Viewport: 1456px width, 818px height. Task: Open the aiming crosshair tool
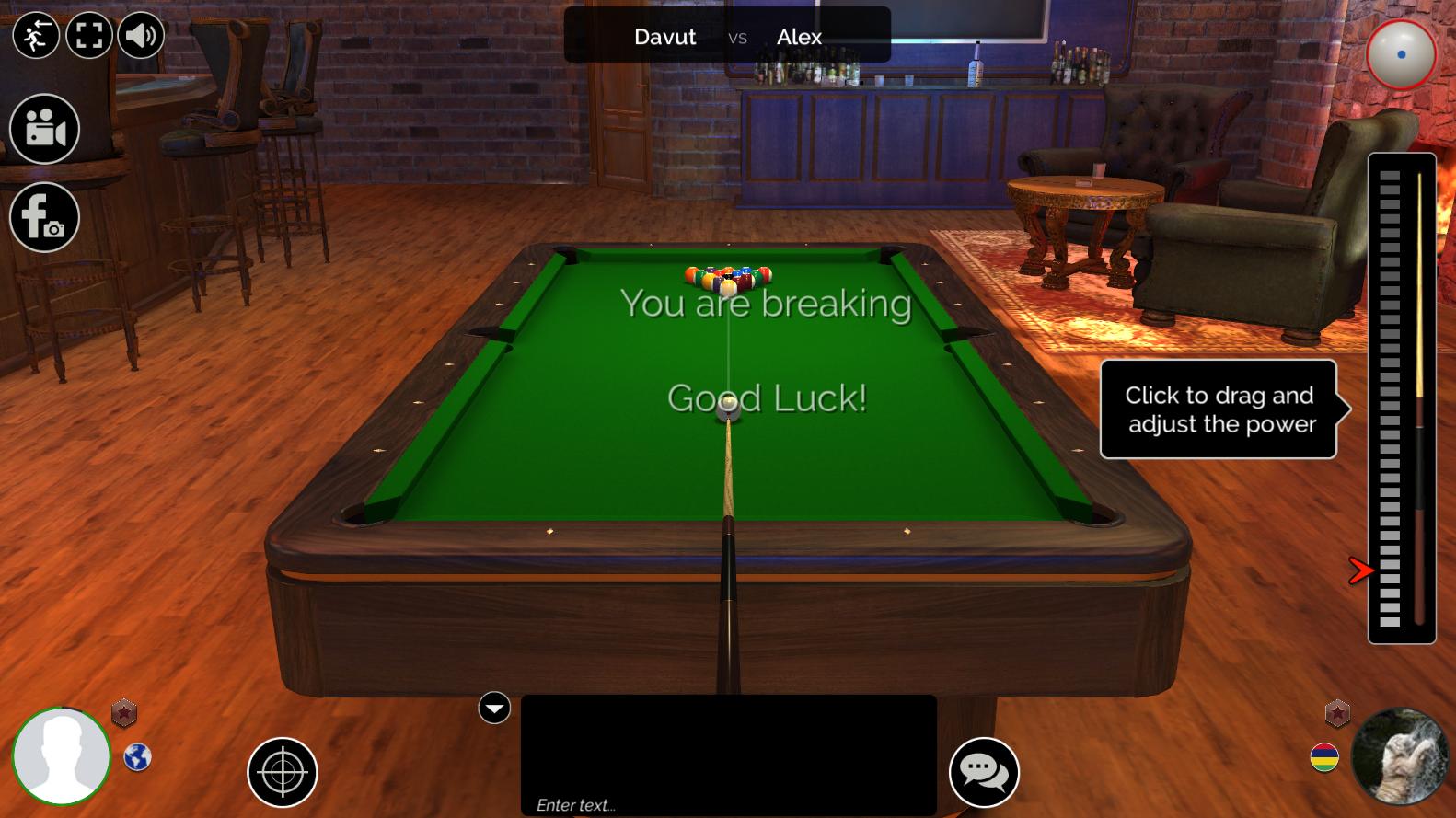pyautogui.click(x=281, y=773)
